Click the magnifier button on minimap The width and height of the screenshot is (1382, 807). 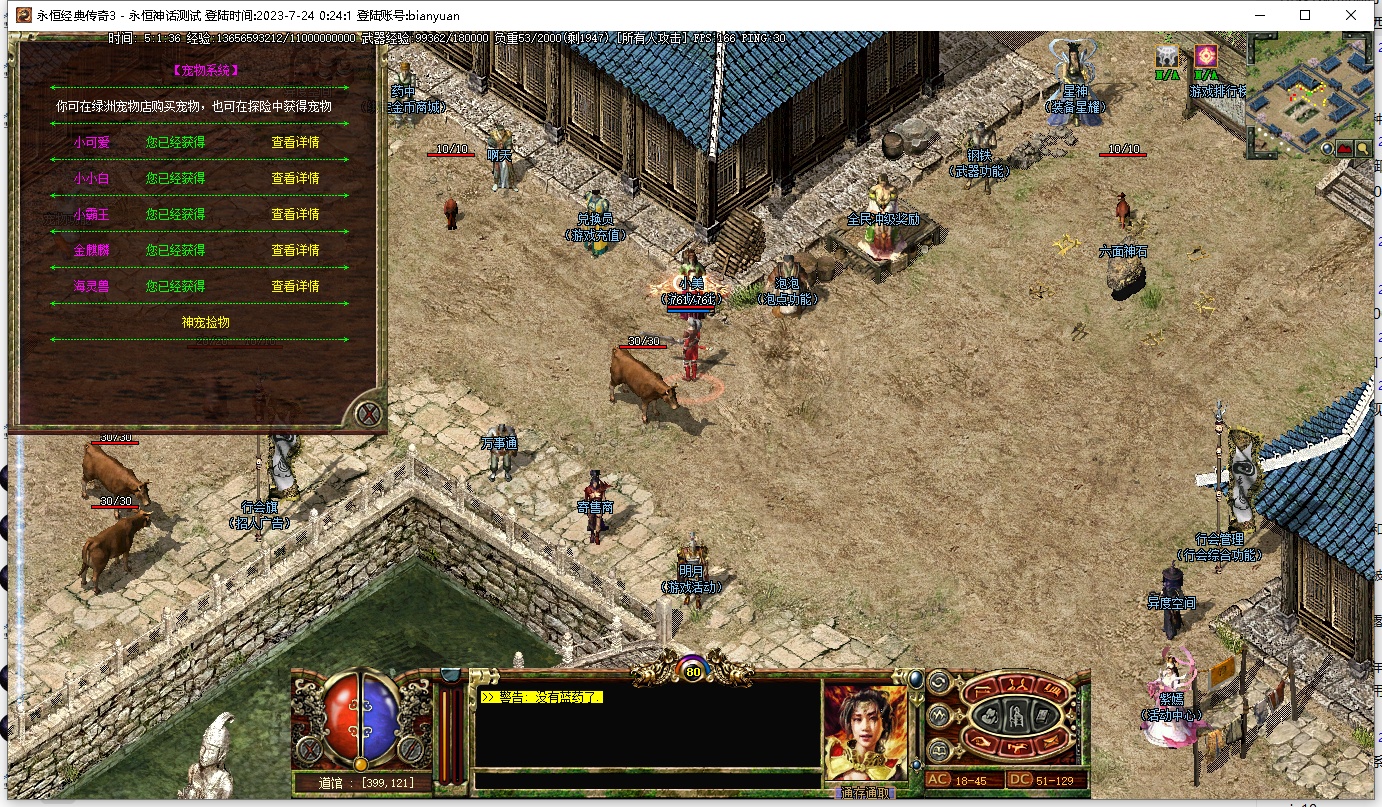(1362, 149)
